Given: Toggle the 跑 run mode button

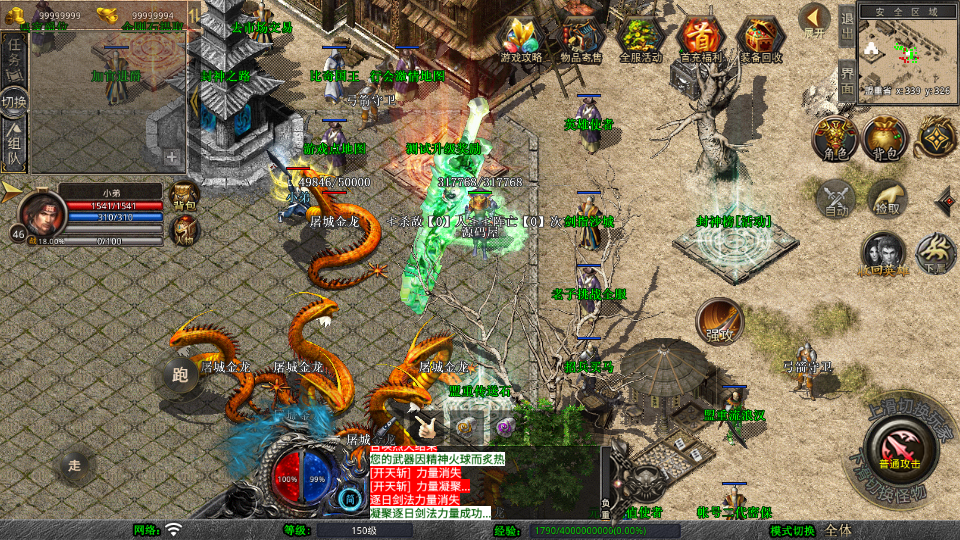Looking at the screenshot, I should (x=180, y=376).
